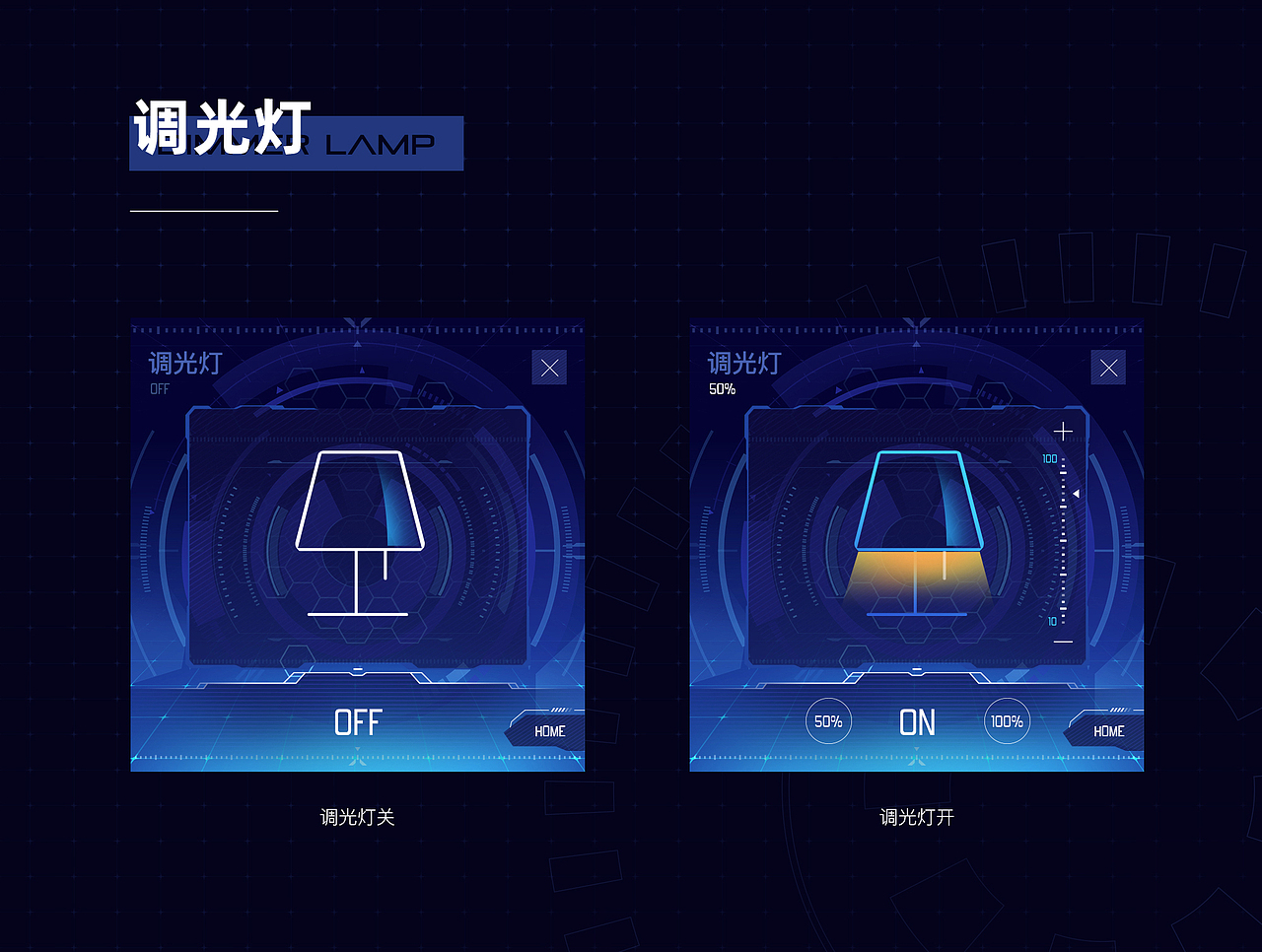
Task: Select the glowing lamp icon in the ON panel
Action: pyautogui.click(x=917, y=532)
